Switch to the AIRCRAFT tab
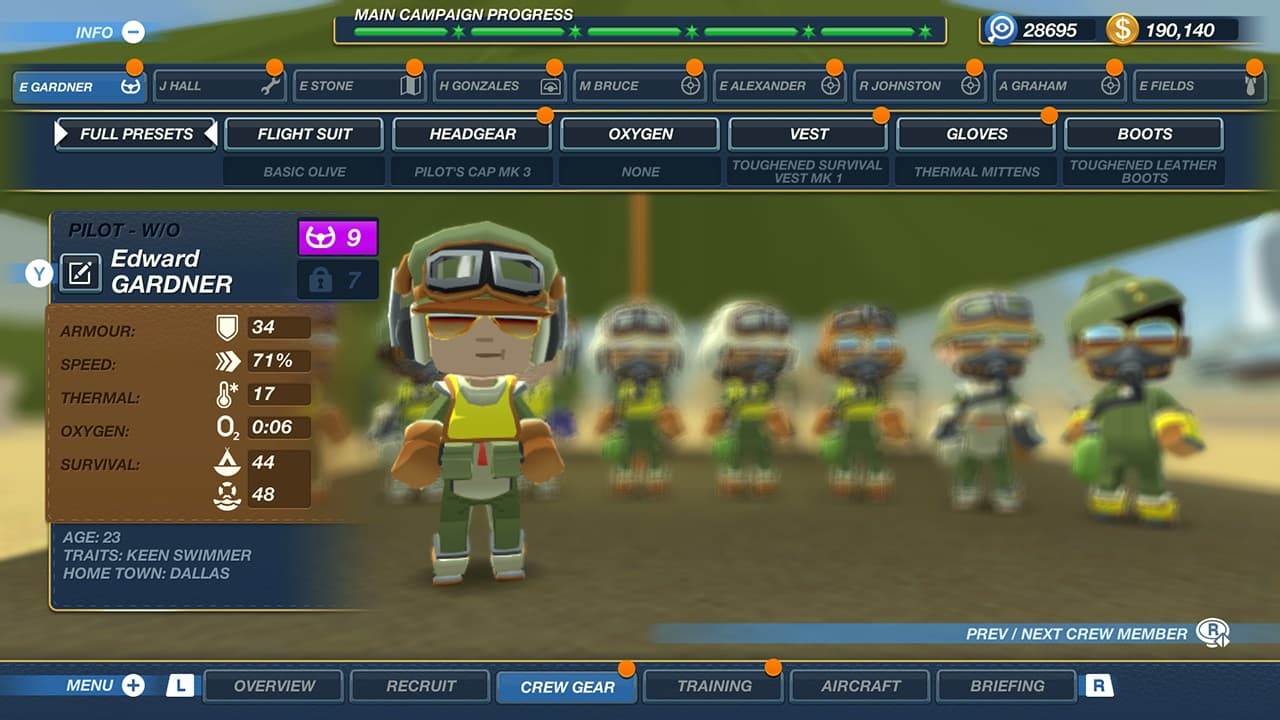This screenshot has height=720, width=1280. point(860,686)
